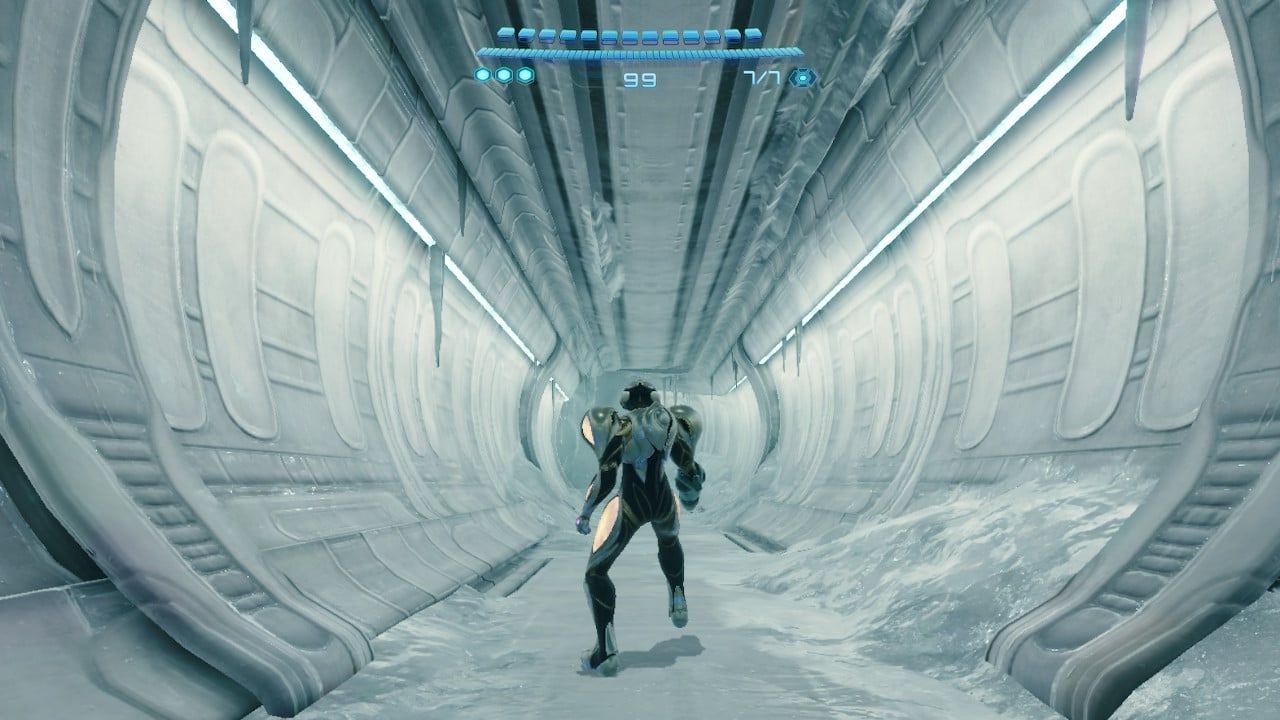
Task: Select the hexagonal missile weapon icon
Action: coord(801,77)
